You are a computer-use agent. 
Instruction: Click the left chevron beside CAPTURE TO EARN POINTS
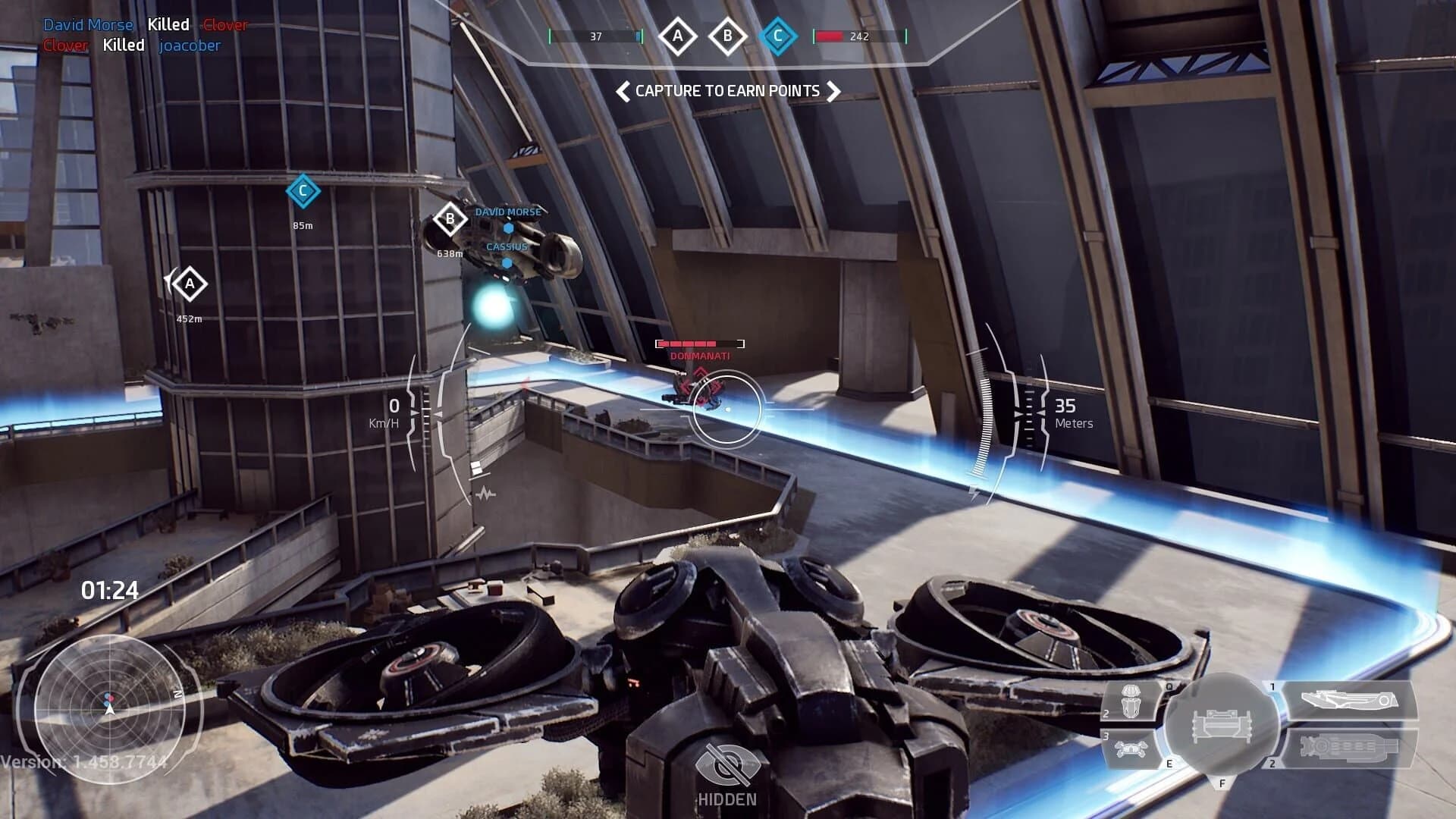[622, 91]
